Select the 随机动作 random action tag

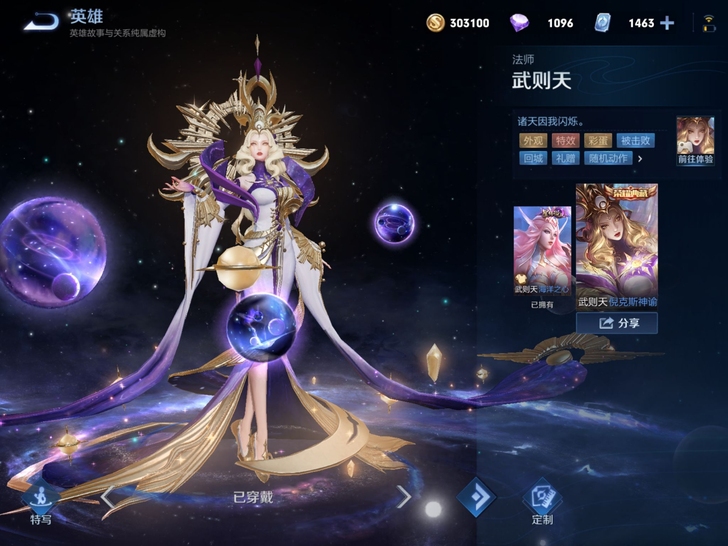[x=608, y=158]
